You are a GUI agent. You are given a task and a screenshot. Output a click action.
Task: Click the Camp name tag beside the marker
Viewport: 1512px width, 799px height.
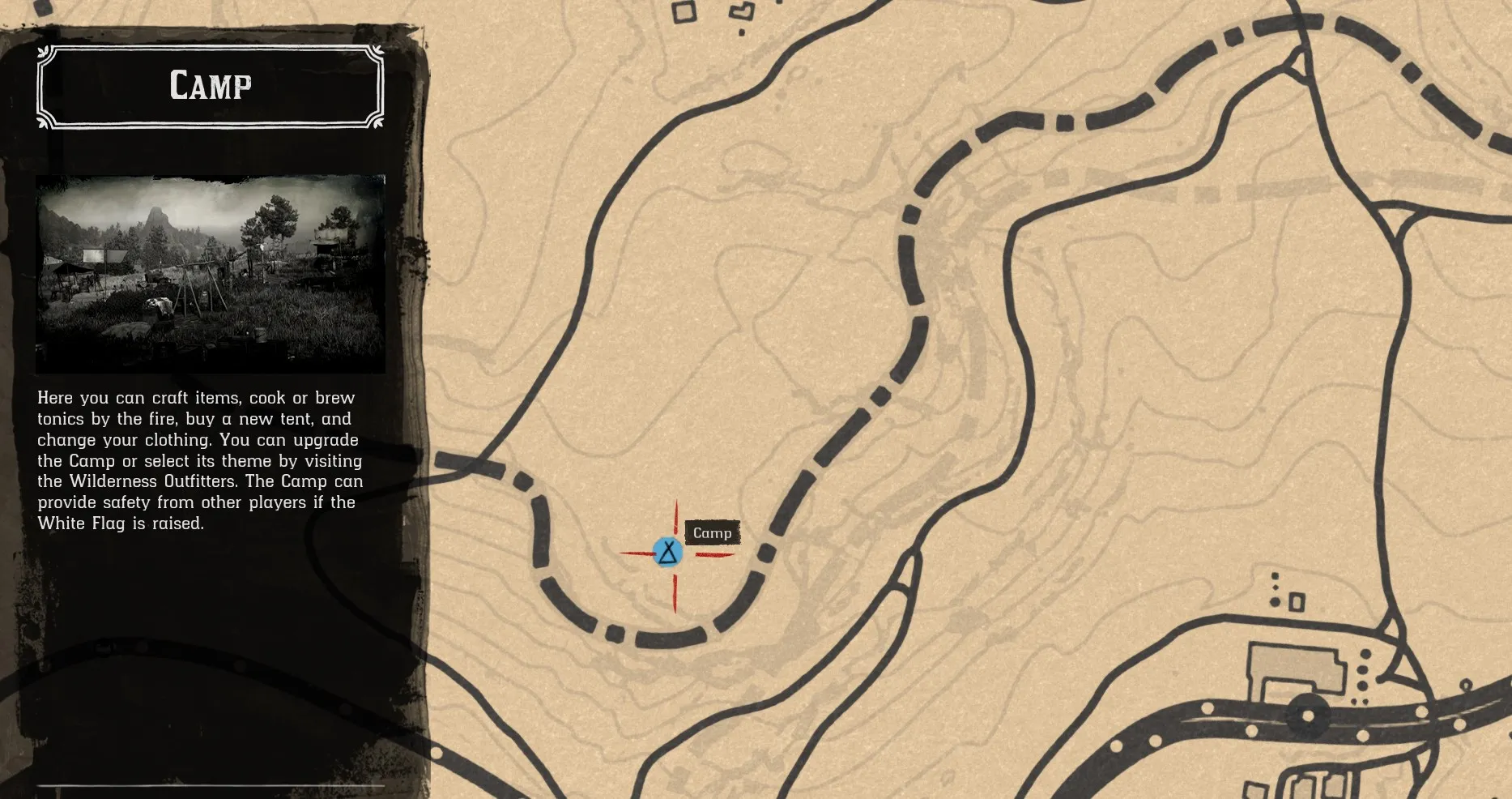click(713, 532)
